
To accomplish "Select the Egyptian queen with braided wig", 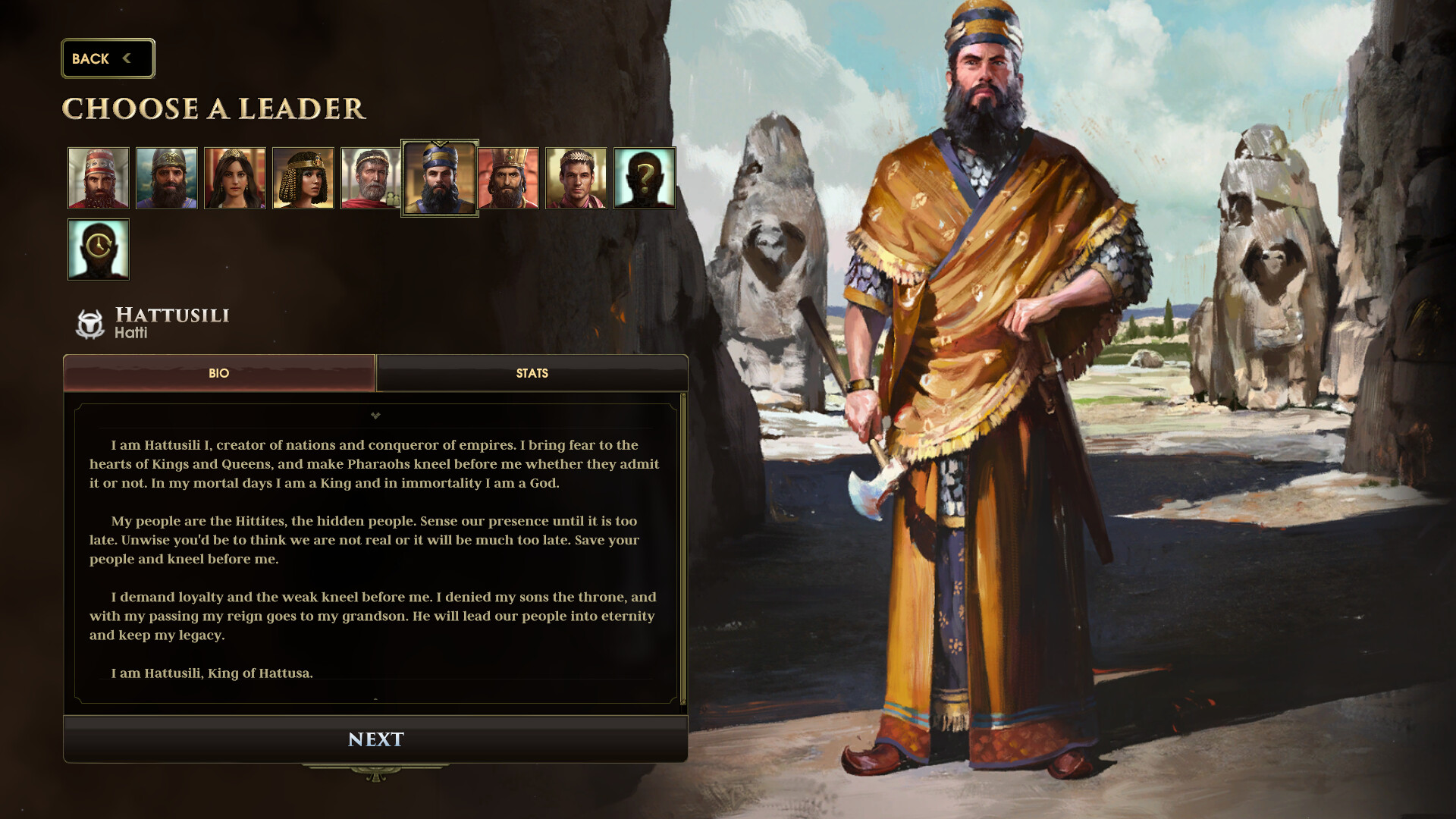I will pos(303,178).
